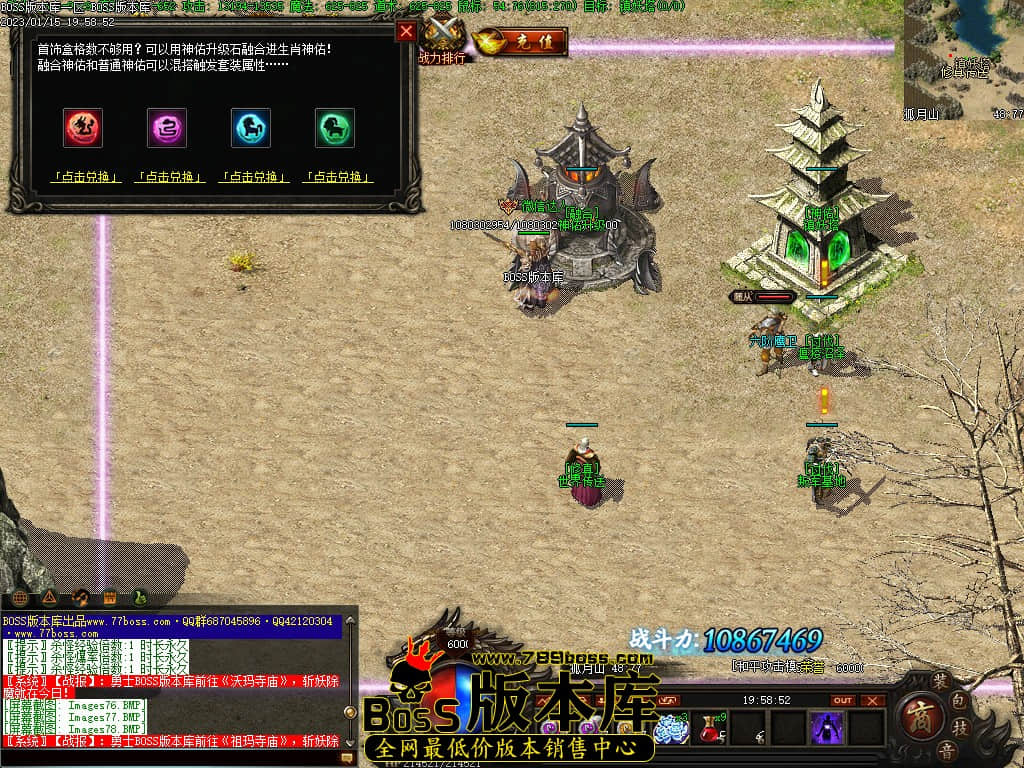Select the red zodiac blessing icon
The height and width of the screenshot is (768, 1024).
[x=83, y=128]
